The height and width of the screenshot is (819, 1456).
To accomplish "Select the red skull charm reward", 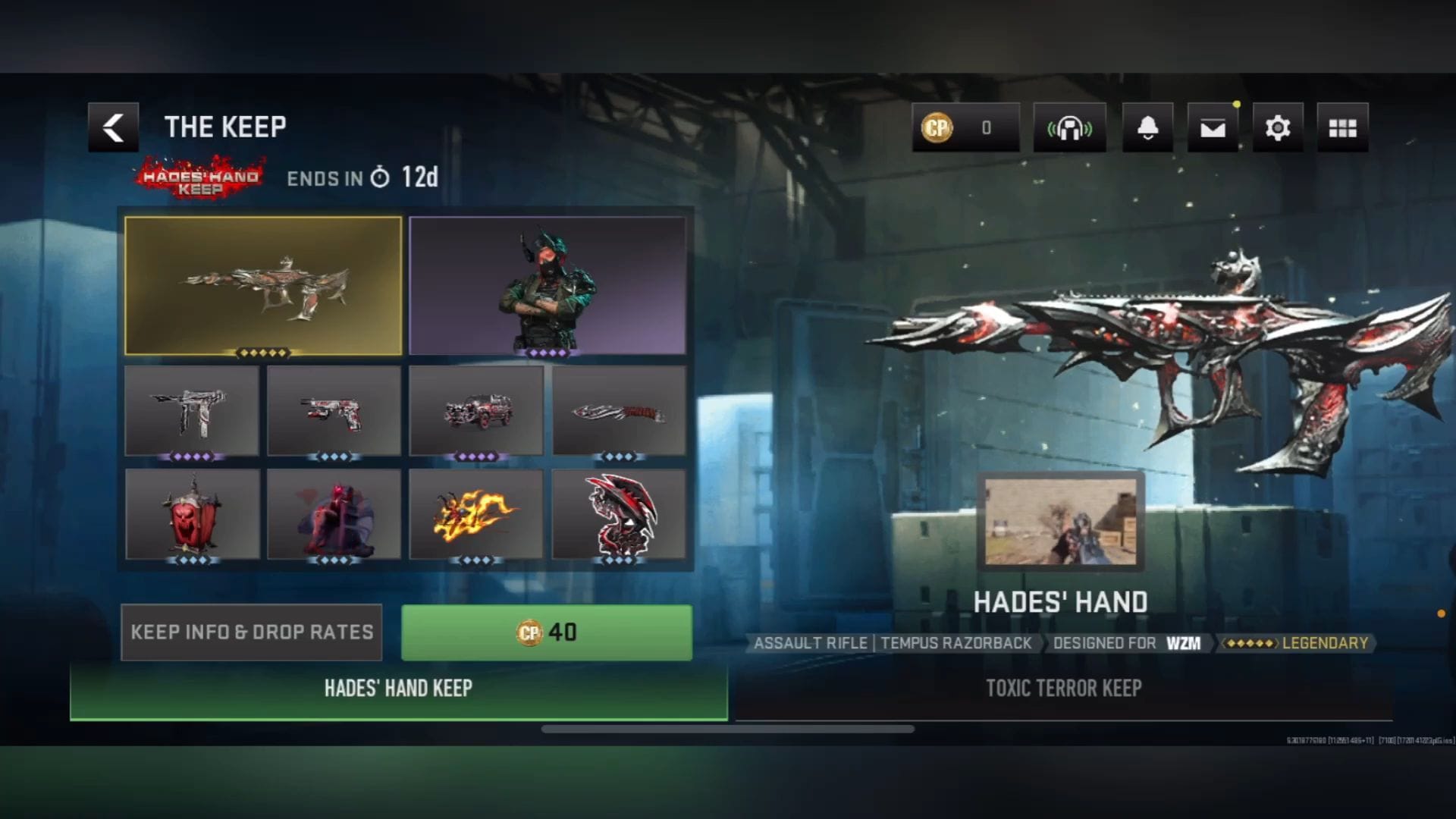I will [x=192, y=514].
